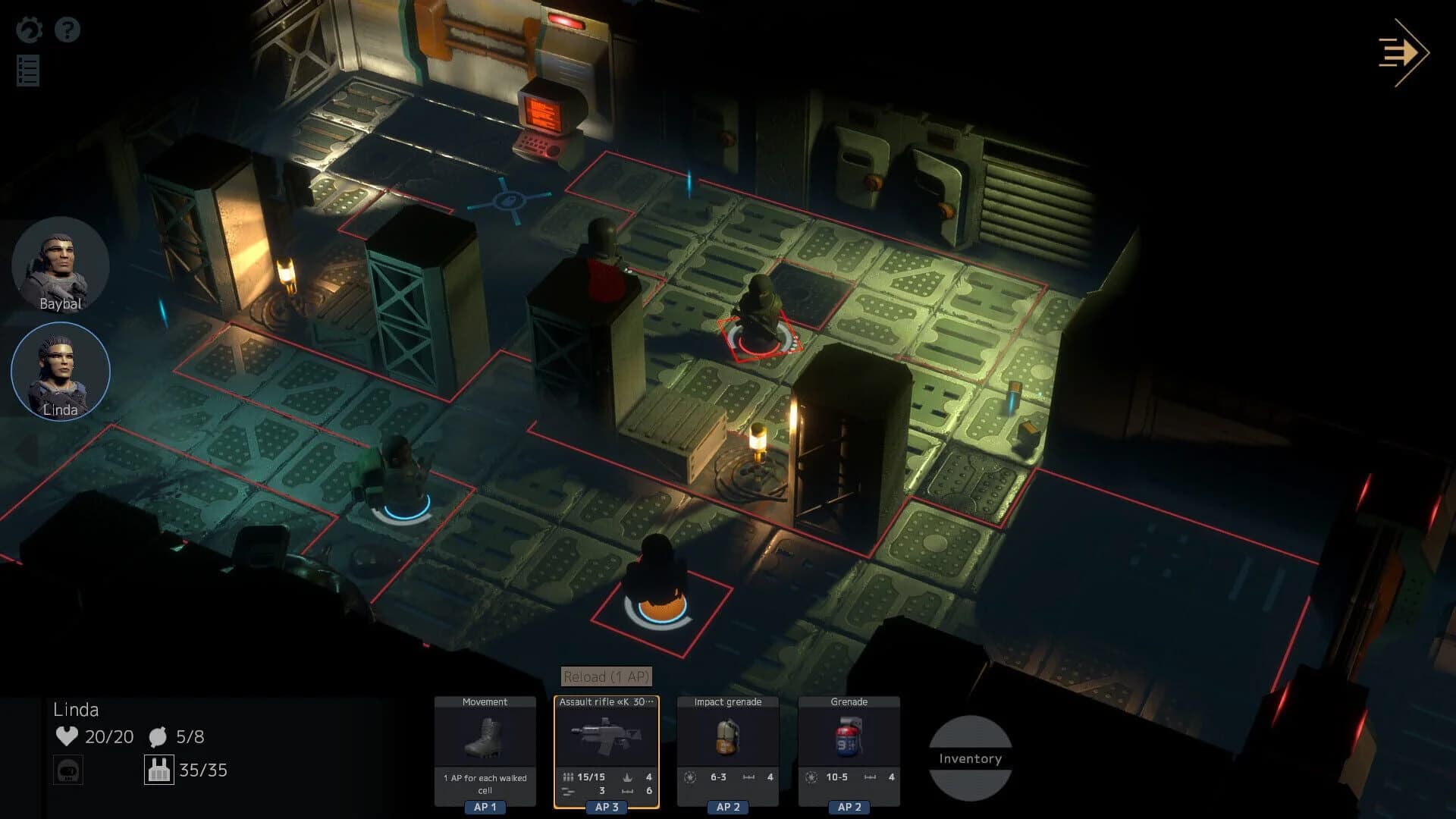Select the blue Grenade icon

(849, 737)
